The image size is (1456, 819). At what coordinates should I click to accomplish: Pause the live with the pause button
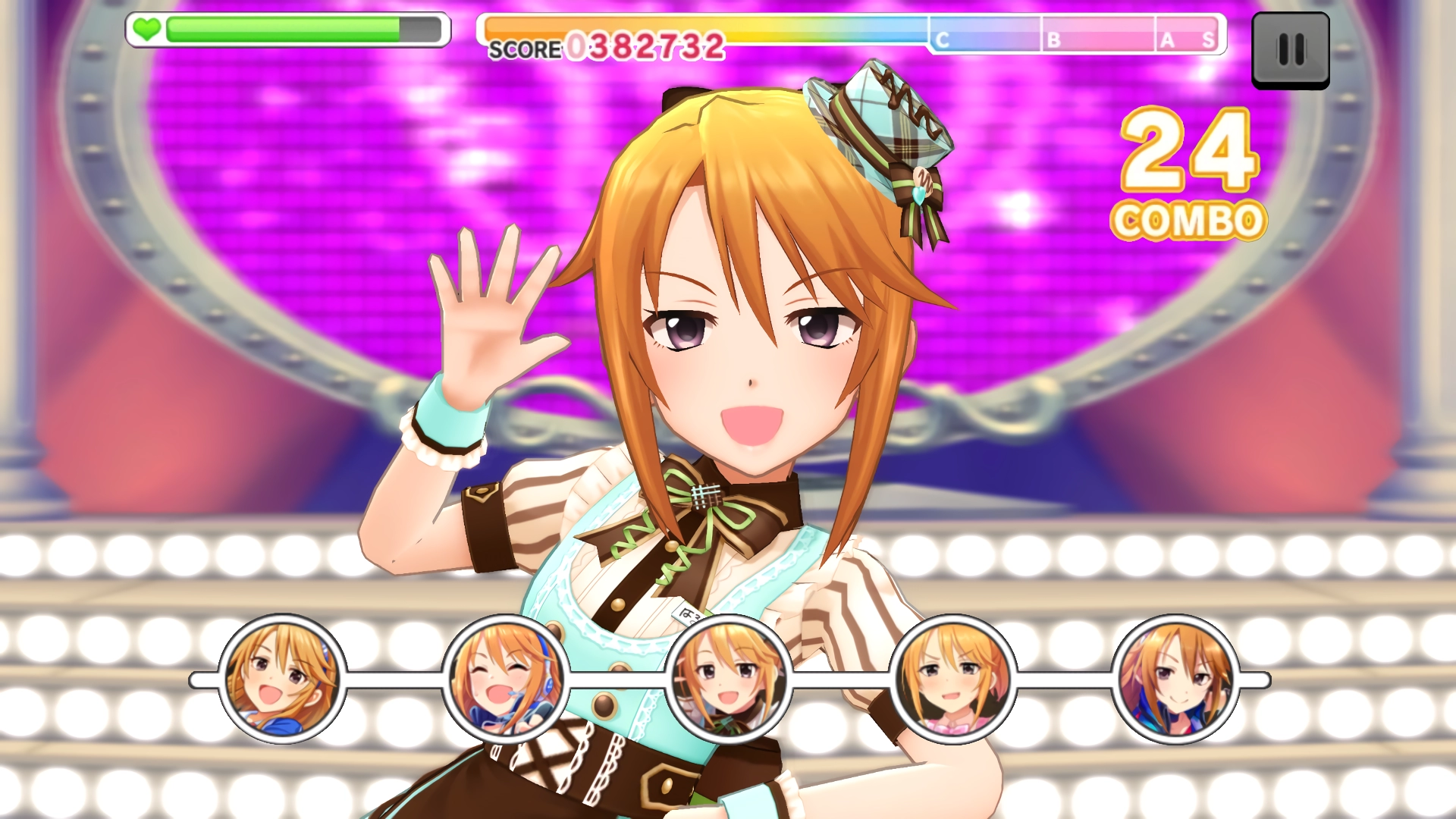[x=1290, y=50]
